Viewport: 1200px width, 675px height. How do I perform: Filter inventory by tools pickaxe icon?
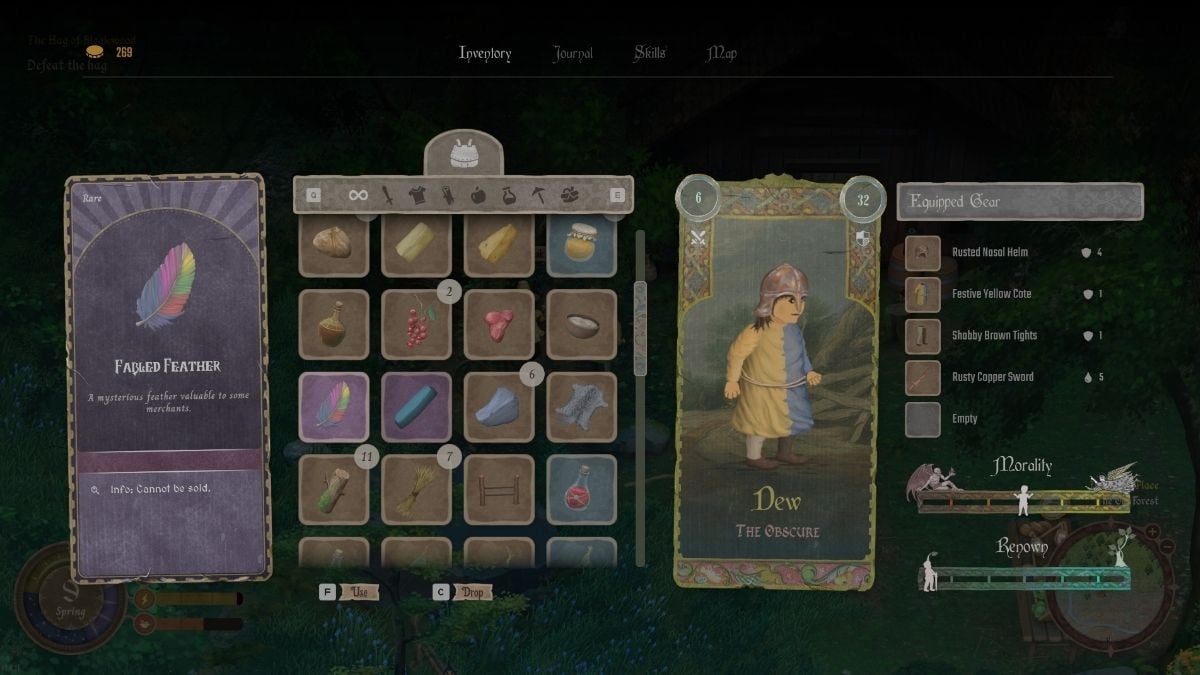tap(539, 195)
